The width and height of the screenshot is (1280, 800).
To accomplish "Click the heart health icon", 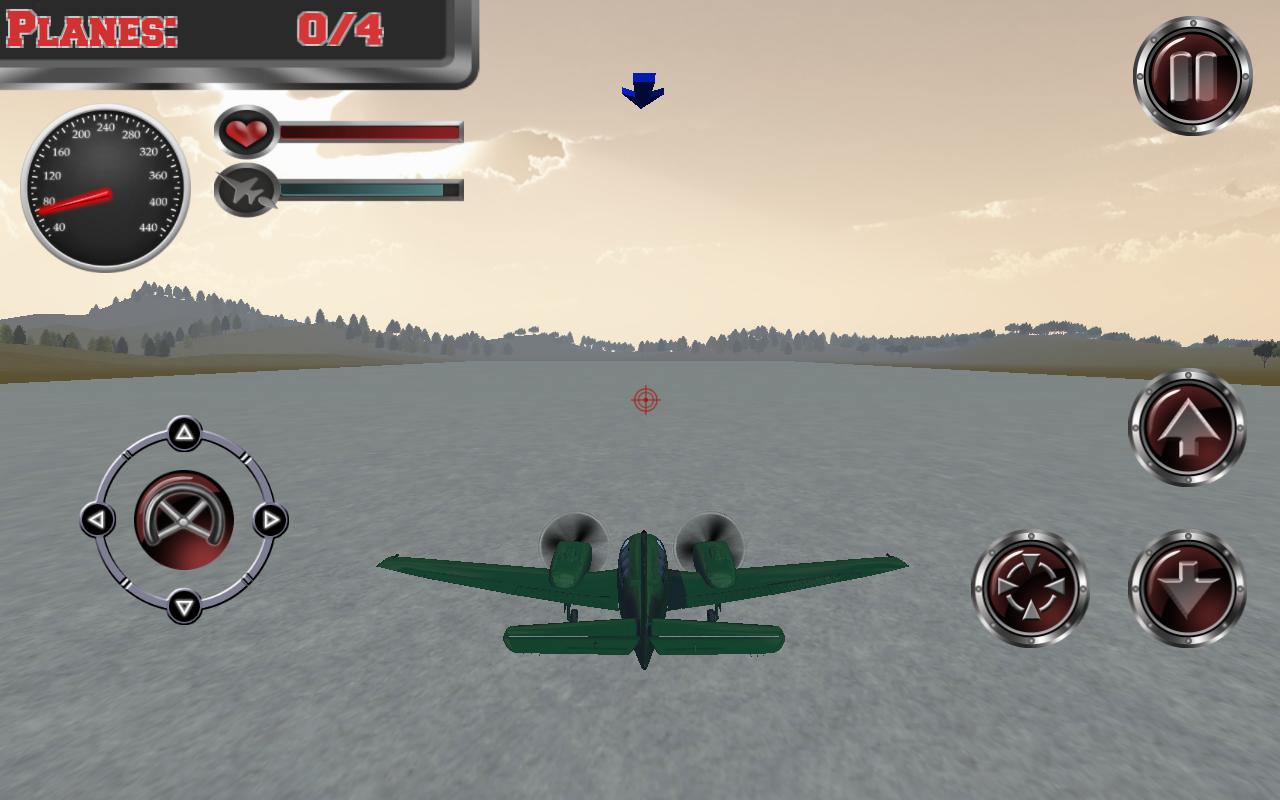I will [247, 132].
